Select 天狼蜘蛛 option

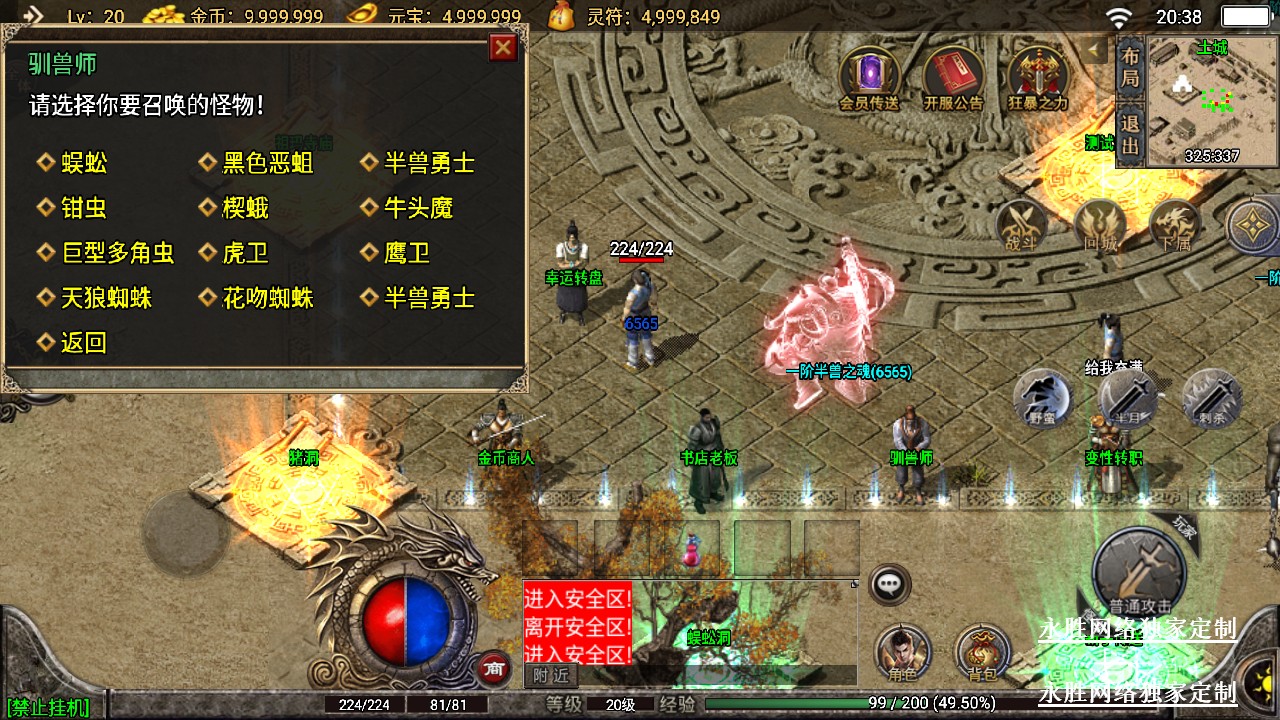click(x=106, y=298)
